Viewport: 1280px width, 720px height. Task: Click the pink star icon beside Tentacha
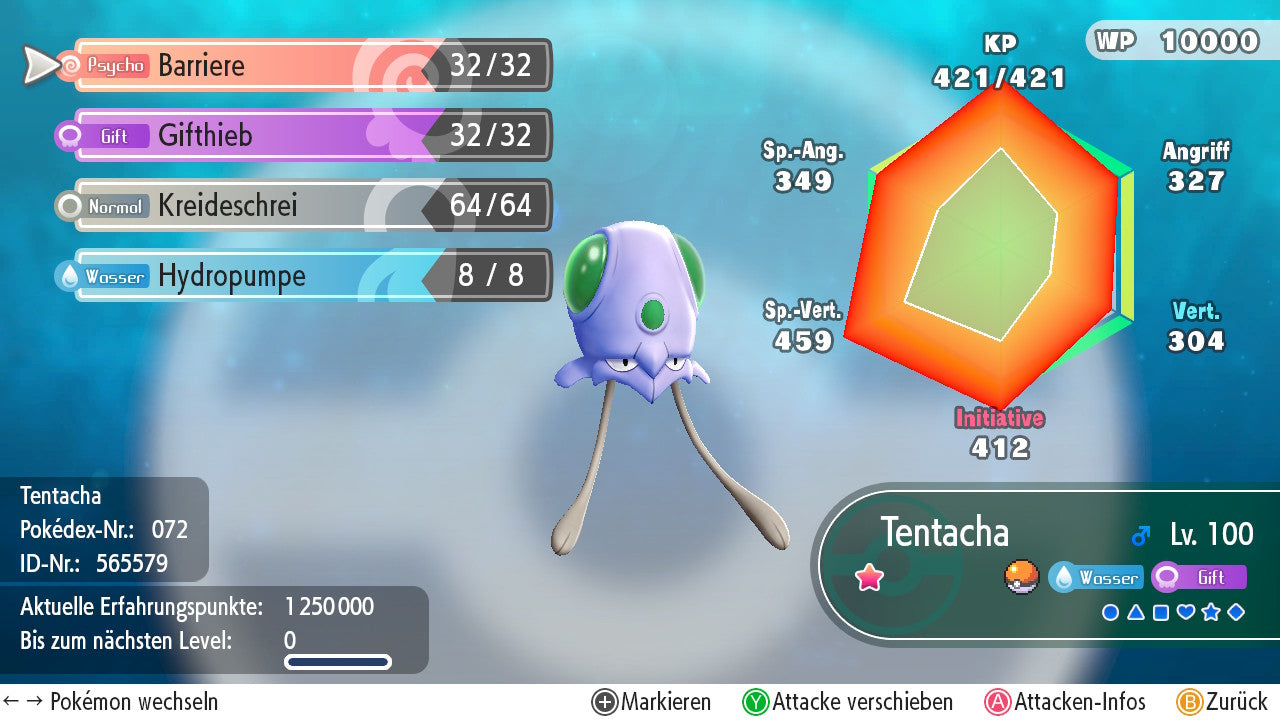point(870,578)
